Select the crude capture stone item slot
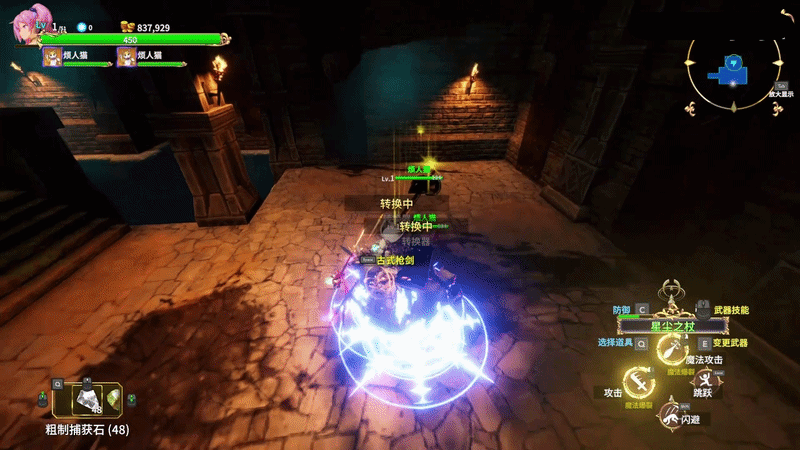Screen dimensions: 800x450 88,400
